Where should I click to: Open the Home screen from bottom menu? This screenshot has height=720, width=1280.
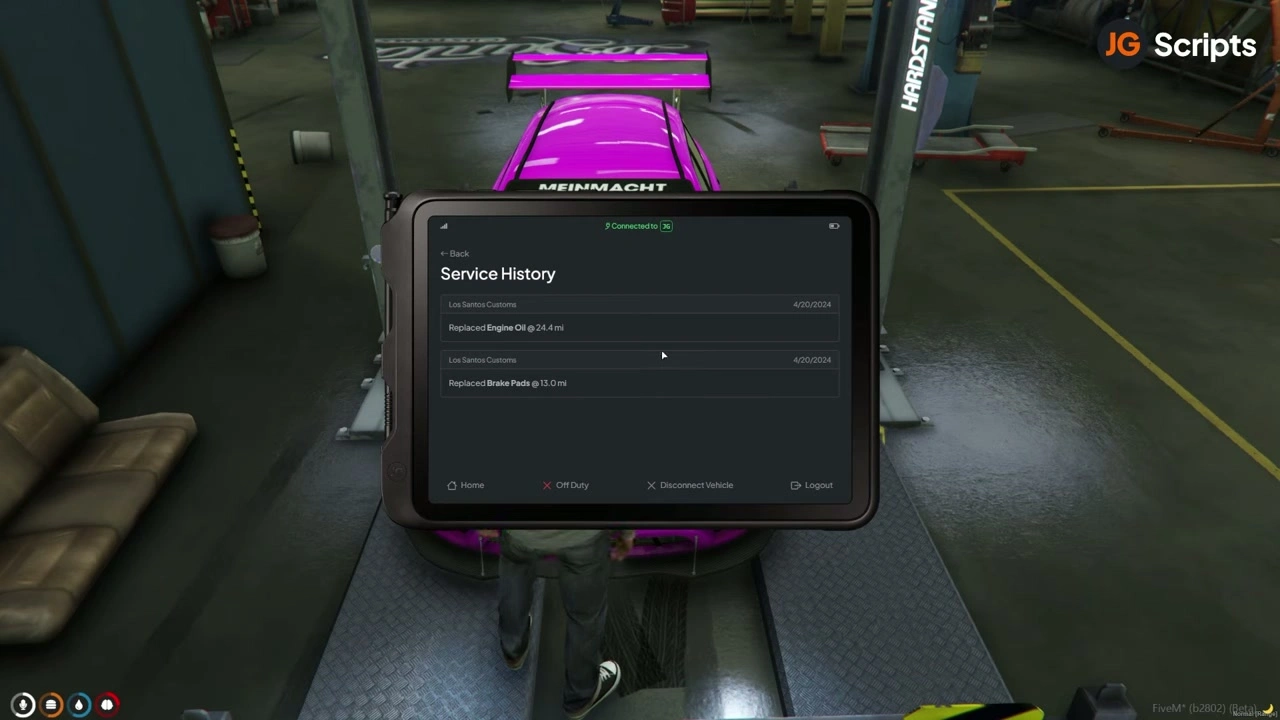pyautogui.click(x=466, y=485)
